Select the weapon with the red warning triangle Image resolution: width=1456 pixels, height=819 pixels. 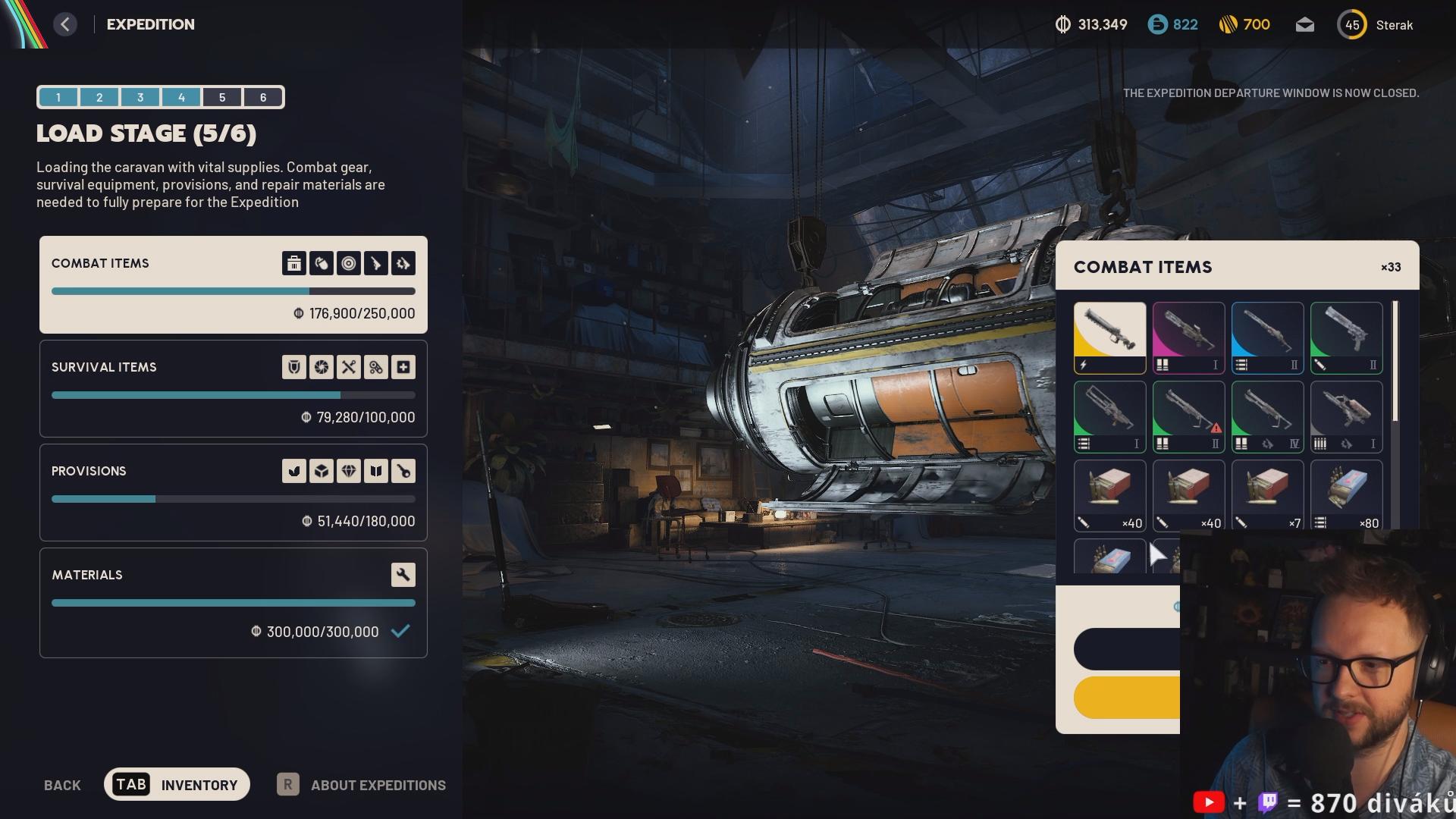point(1188,416)
